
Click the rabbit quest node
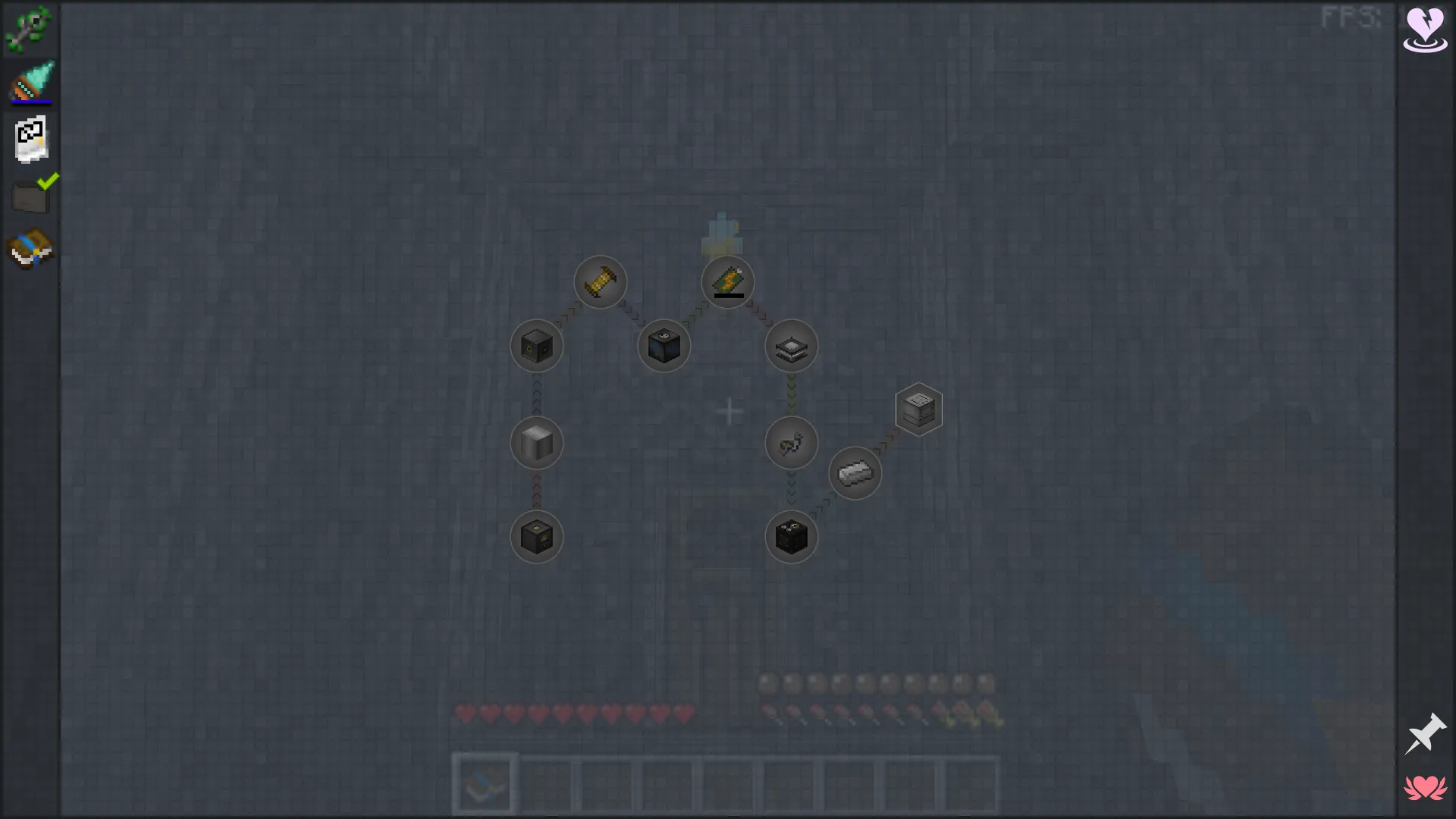pos(791,444)
